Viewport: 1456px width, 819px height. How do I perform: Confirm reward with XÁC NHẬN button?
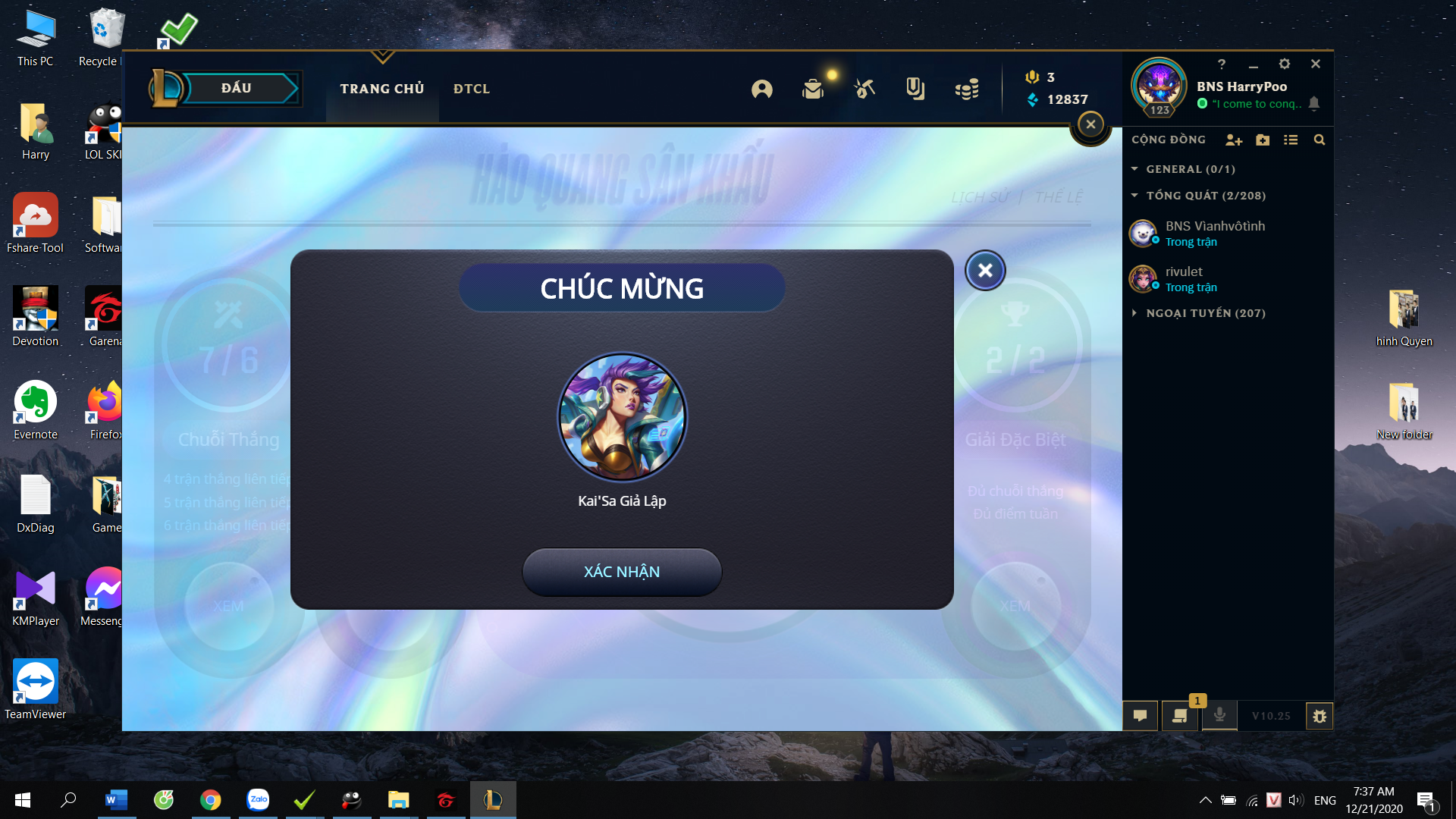(622, 572)
